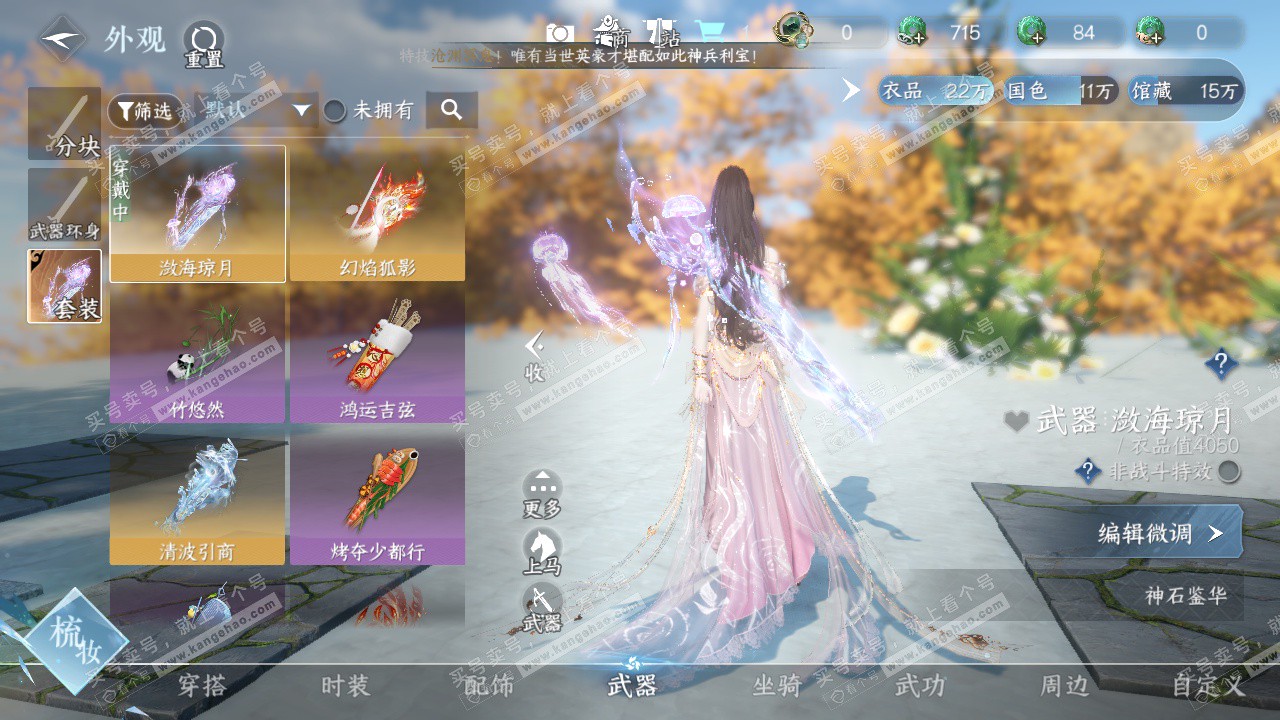This screenshot has height=720, width=1280.
Task: Choose the 套装 side category
Action: pos(65,286)
